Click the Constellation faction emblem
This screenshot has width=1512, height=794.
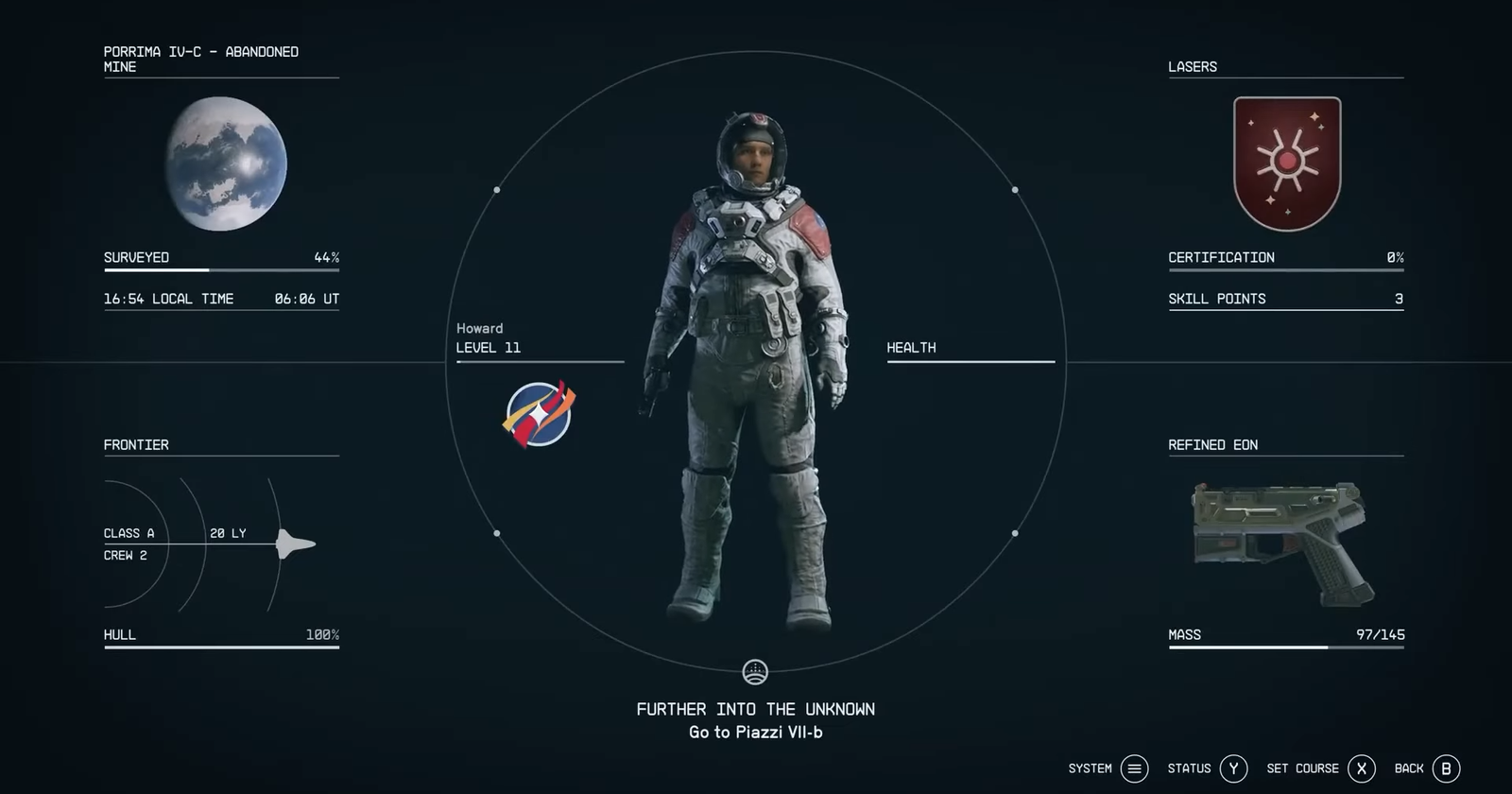pos(539,414)
